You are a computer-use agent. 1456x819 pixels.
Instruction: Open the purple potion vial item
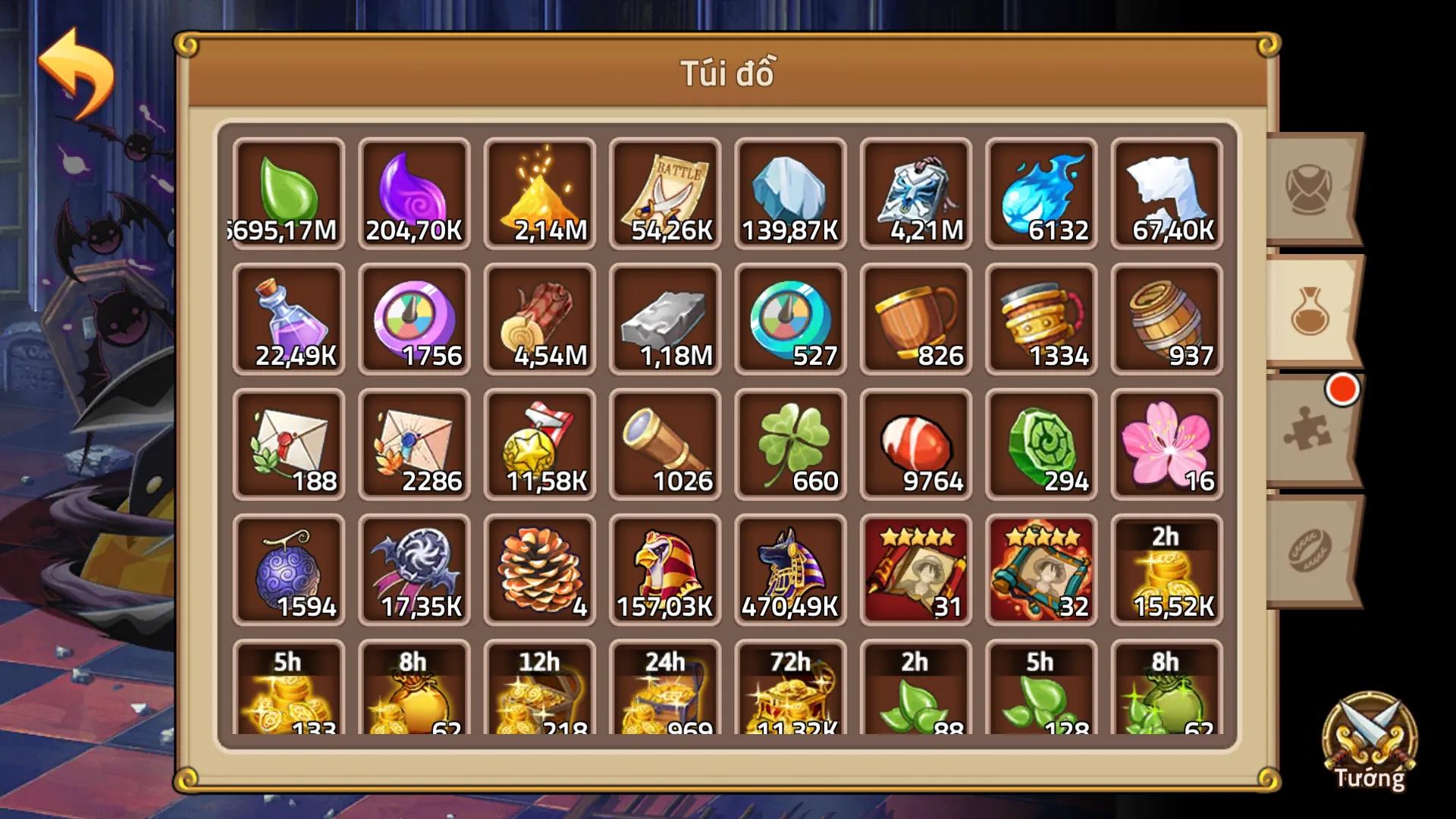(x=288, y=318)
